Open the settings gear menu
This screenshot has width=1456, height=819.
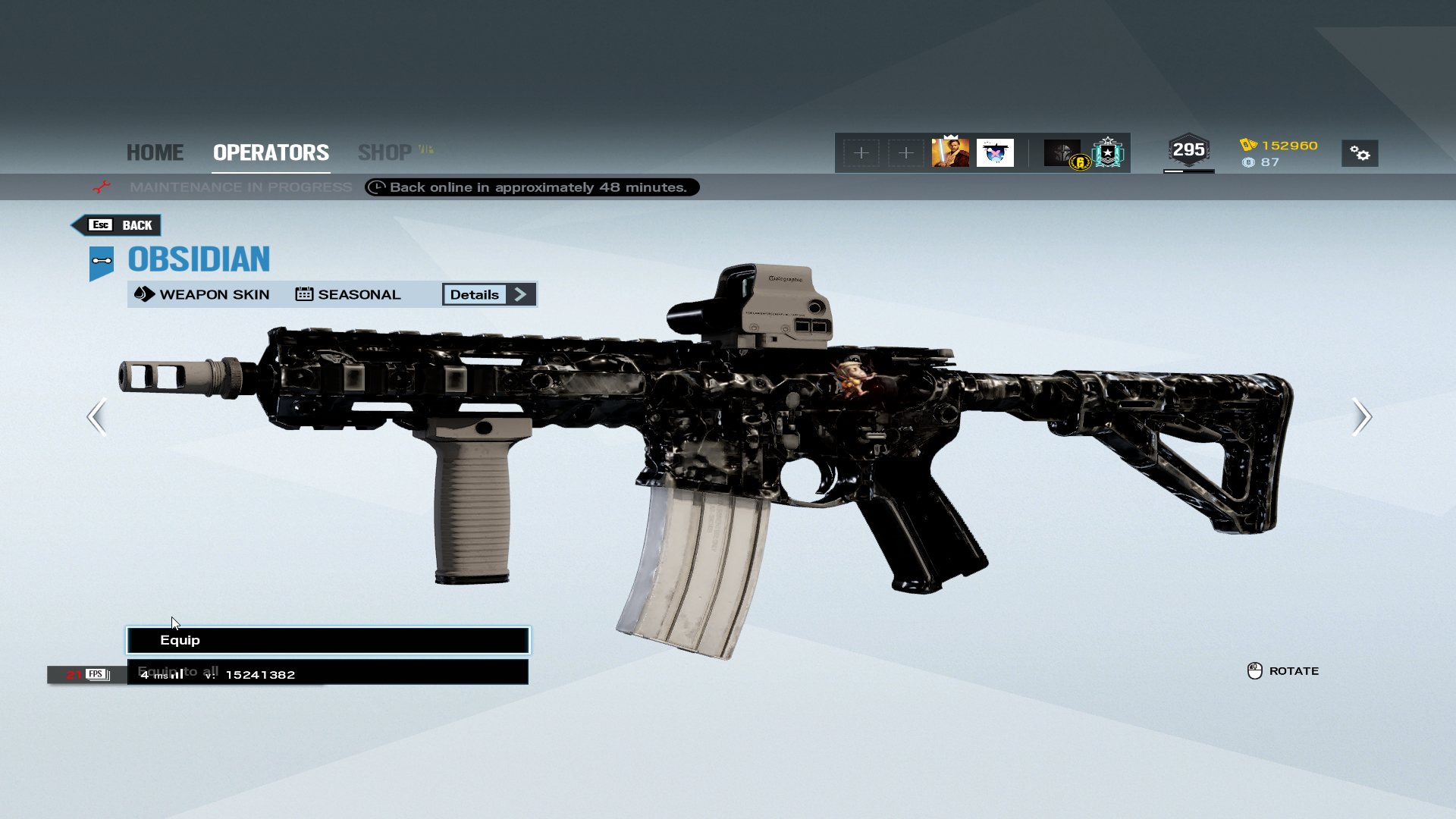click(x=1360, y=153)
